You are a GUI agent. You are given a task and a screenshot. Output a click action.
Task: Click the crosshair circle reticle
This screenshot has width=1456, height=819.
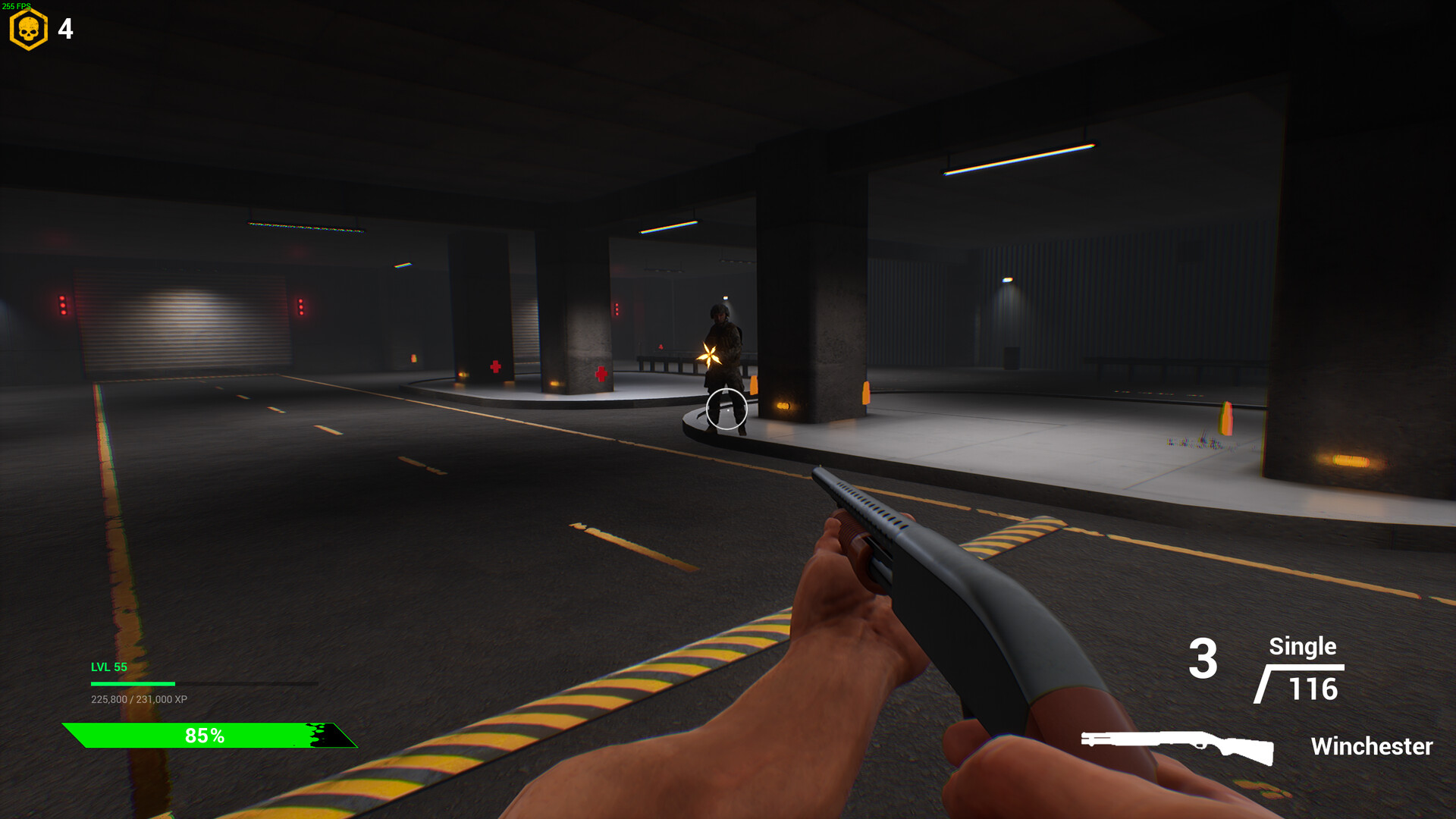click(x=726, y=409)
